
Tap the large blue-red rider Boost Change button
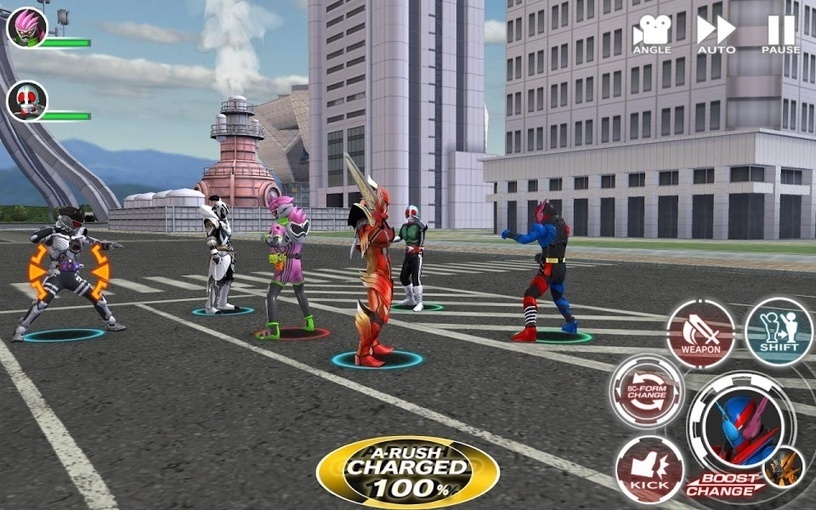[x=738, y=427]
